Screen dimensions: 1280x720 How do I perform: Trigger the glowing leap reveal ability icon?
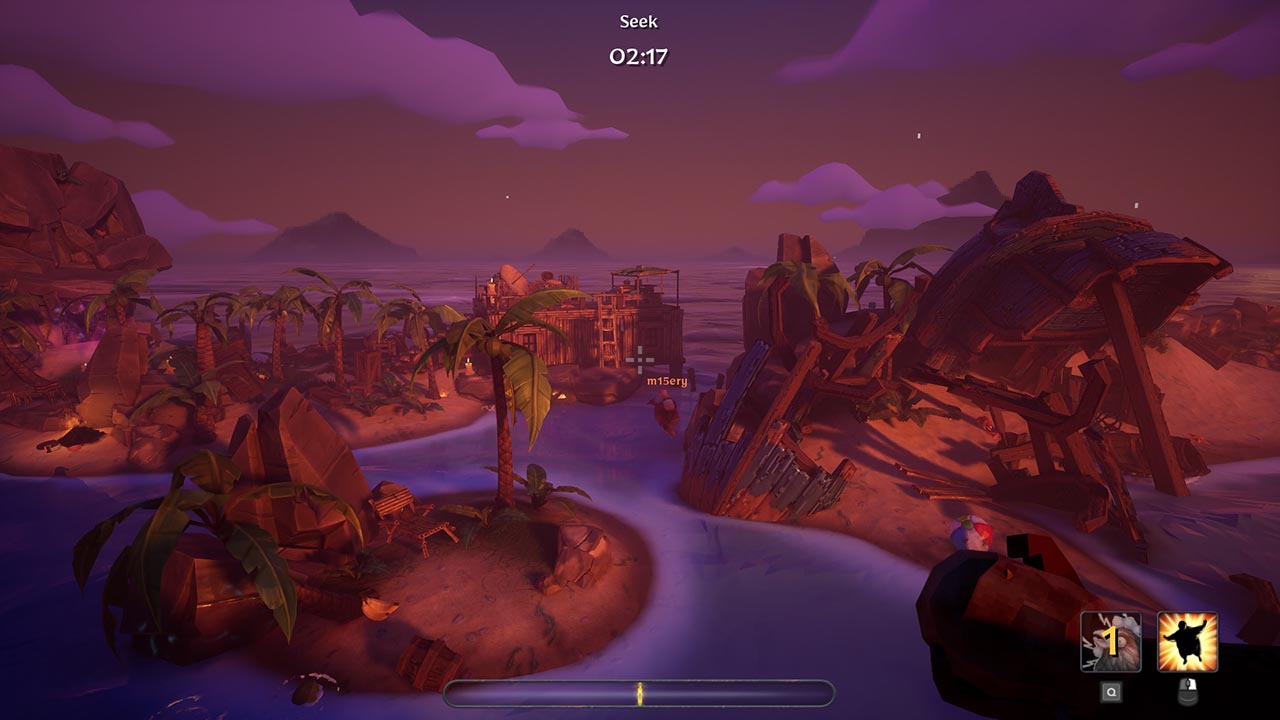(x=1185, y=642)
